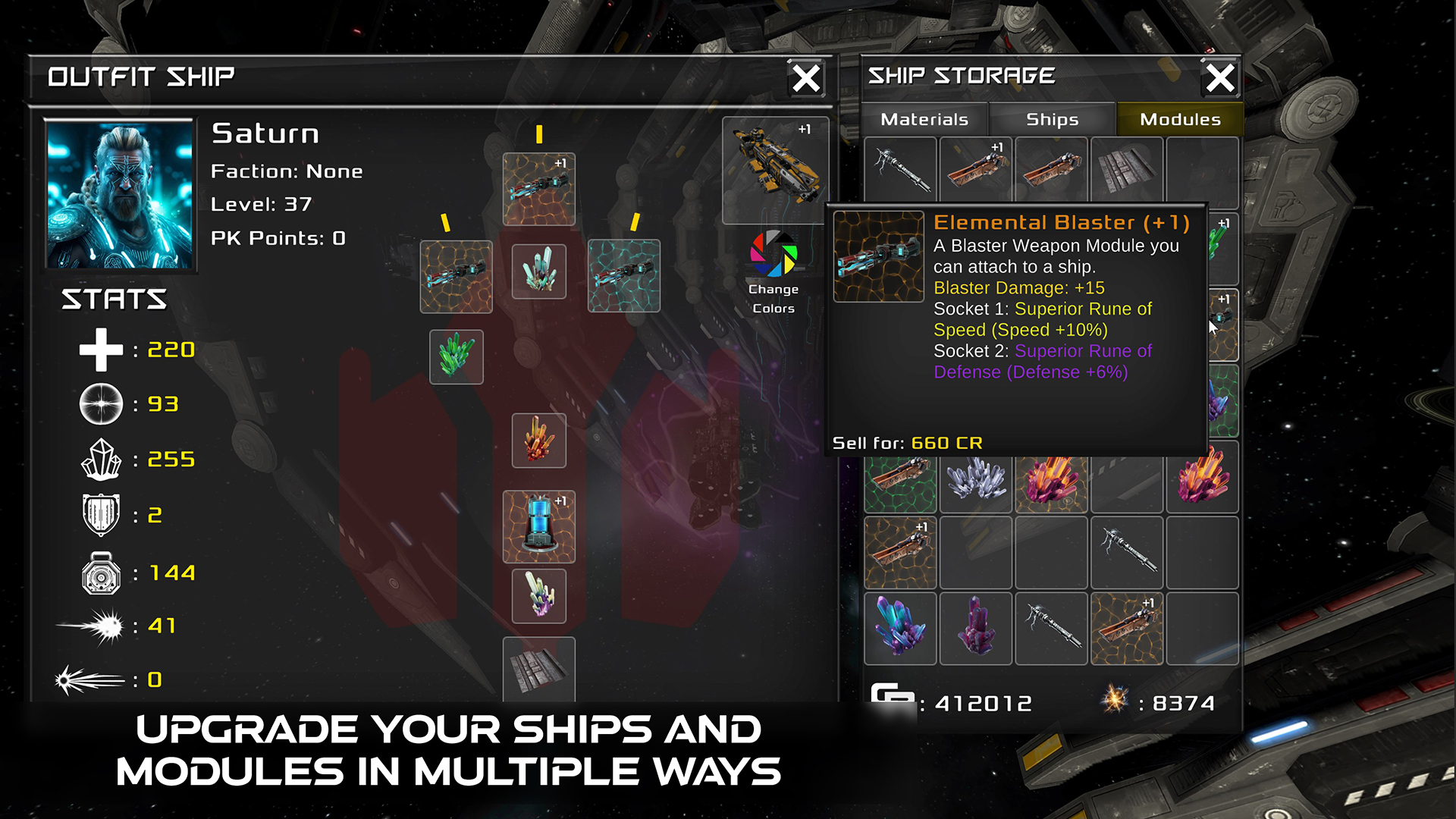Switch to the Ships tab
Viewport: 1456px width, 819px height.
point(1053,119)
